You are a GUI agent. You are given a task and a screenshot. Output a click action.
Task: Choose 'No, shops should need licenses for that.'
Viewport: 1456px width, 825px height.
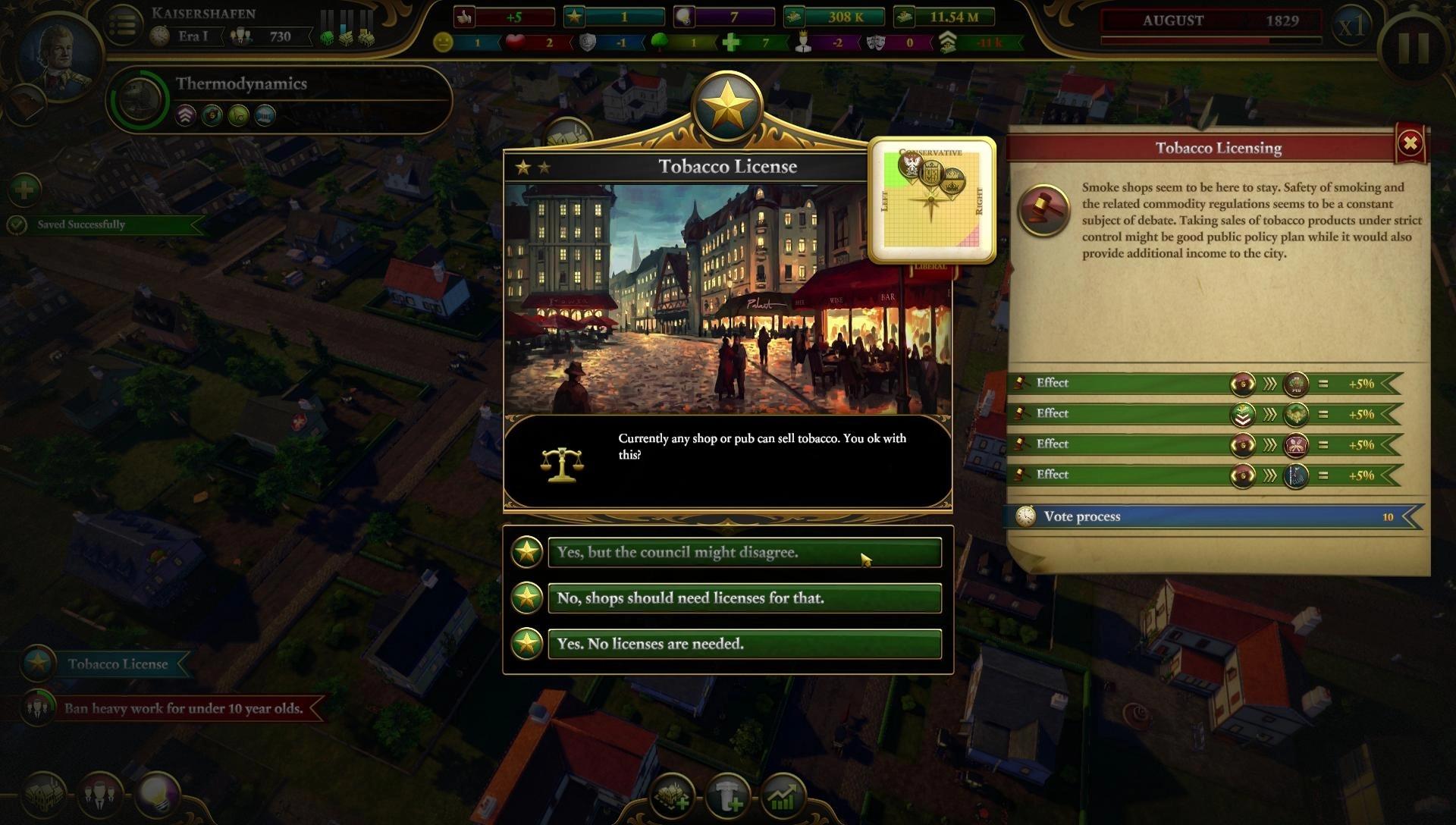pos(742,598)
